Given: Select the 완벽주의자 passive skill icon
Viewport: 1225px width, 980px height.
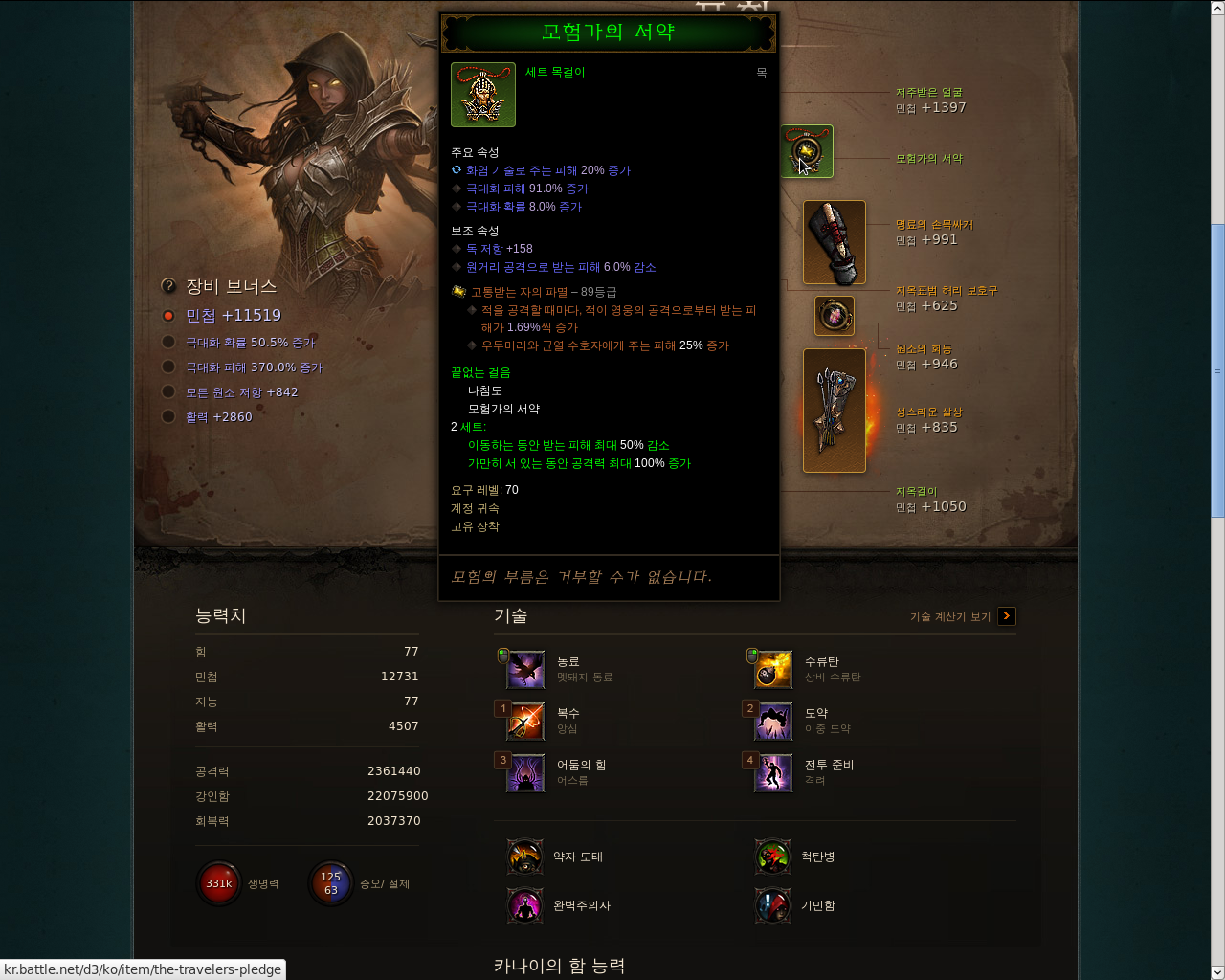Looking at the screenshot, I should tap(524, 905).
